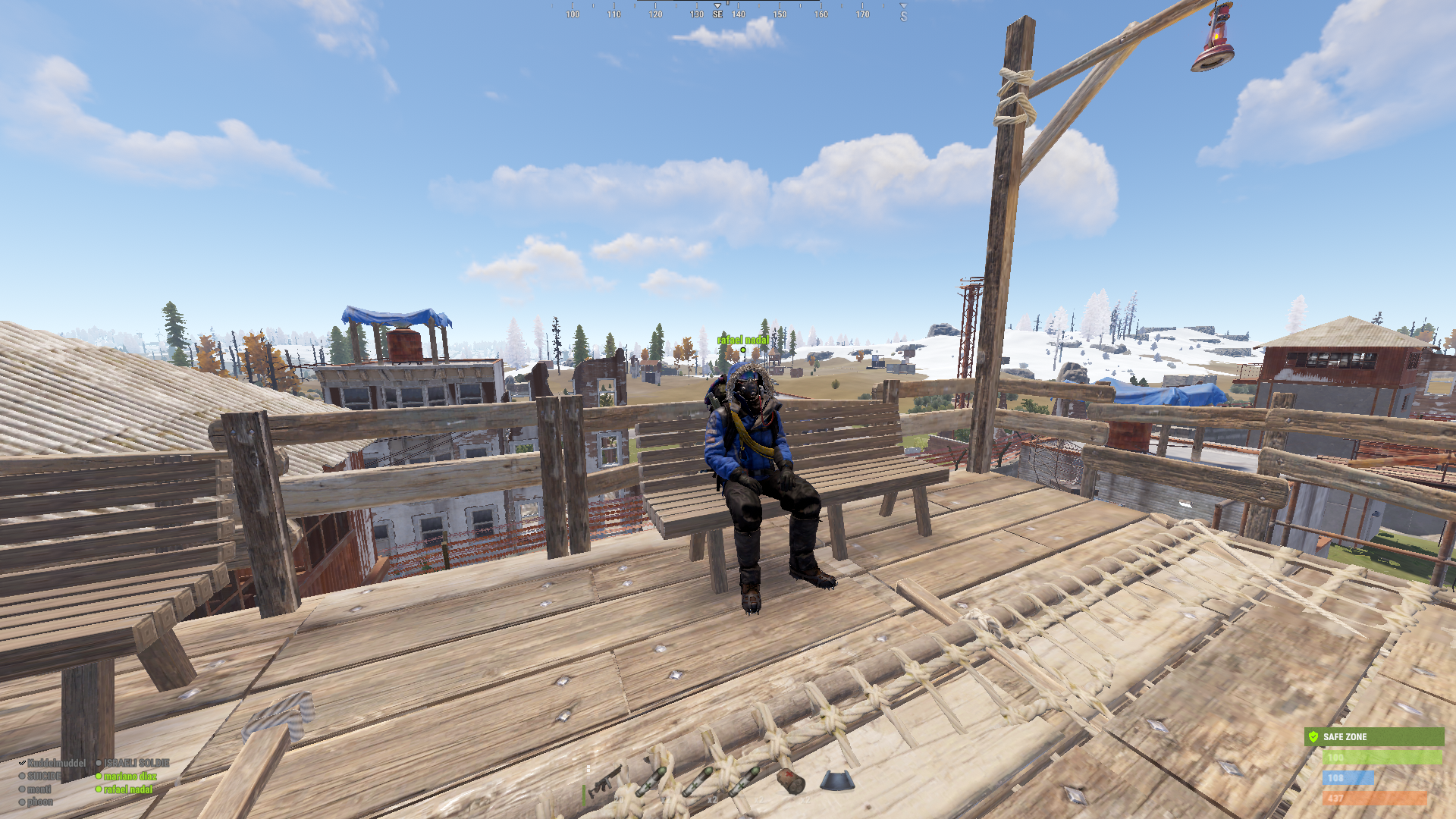This screenshot has height=819, width=1456.
Task: Select rafael nadal in the team list
Action: point(127,789)
